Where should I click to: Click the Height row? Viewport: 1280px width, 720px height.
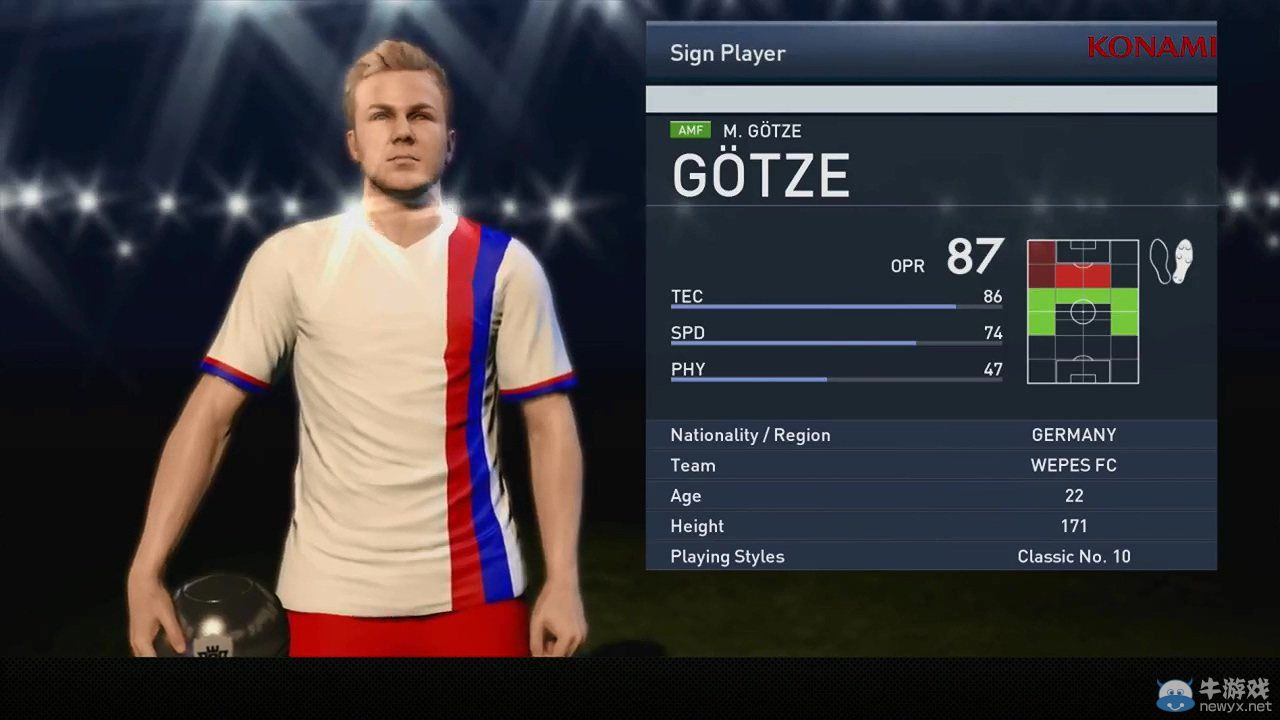930,526
